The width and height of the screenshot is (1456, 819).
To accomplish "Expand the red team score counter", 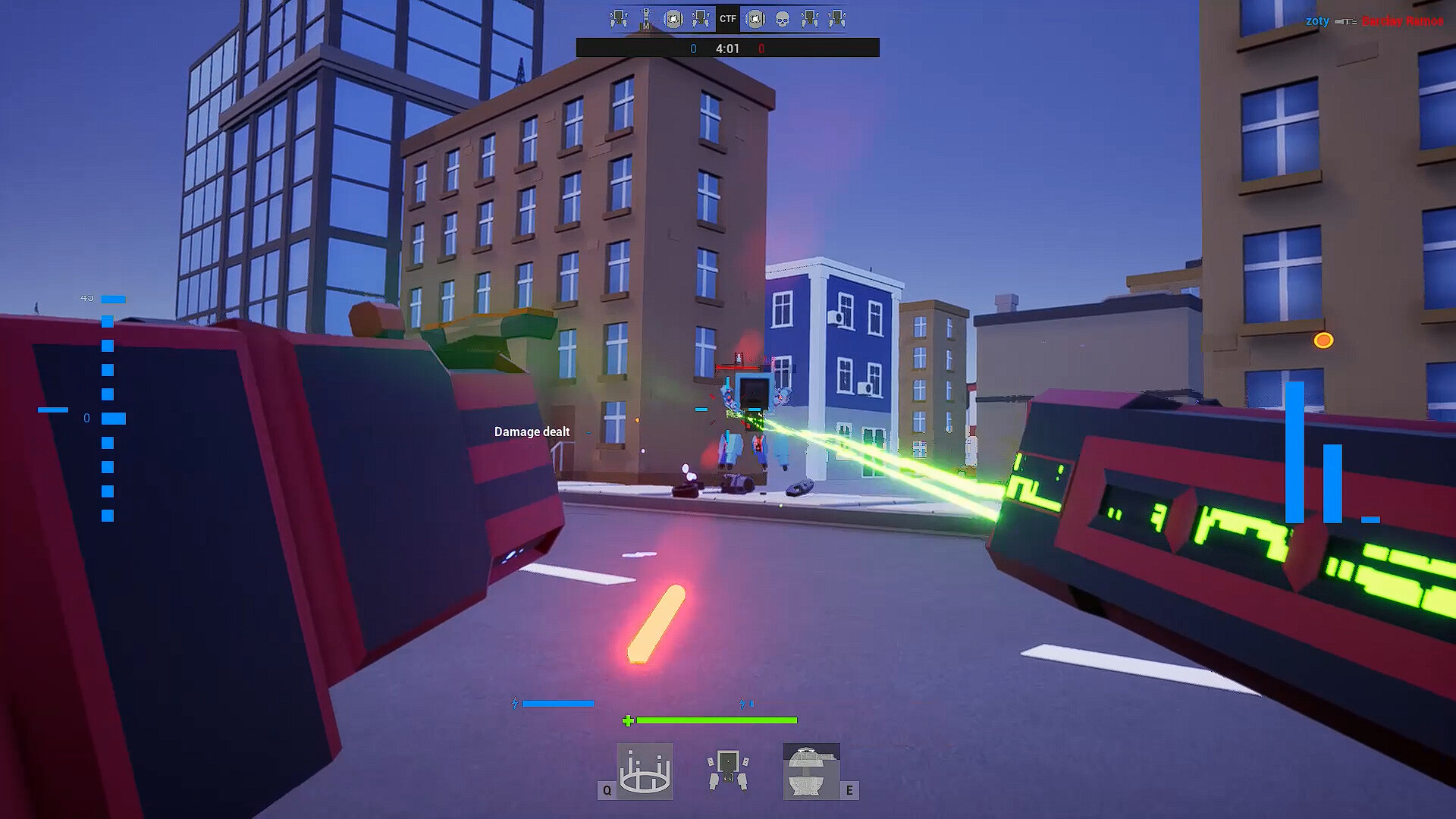I will click(x=762, y=48).
